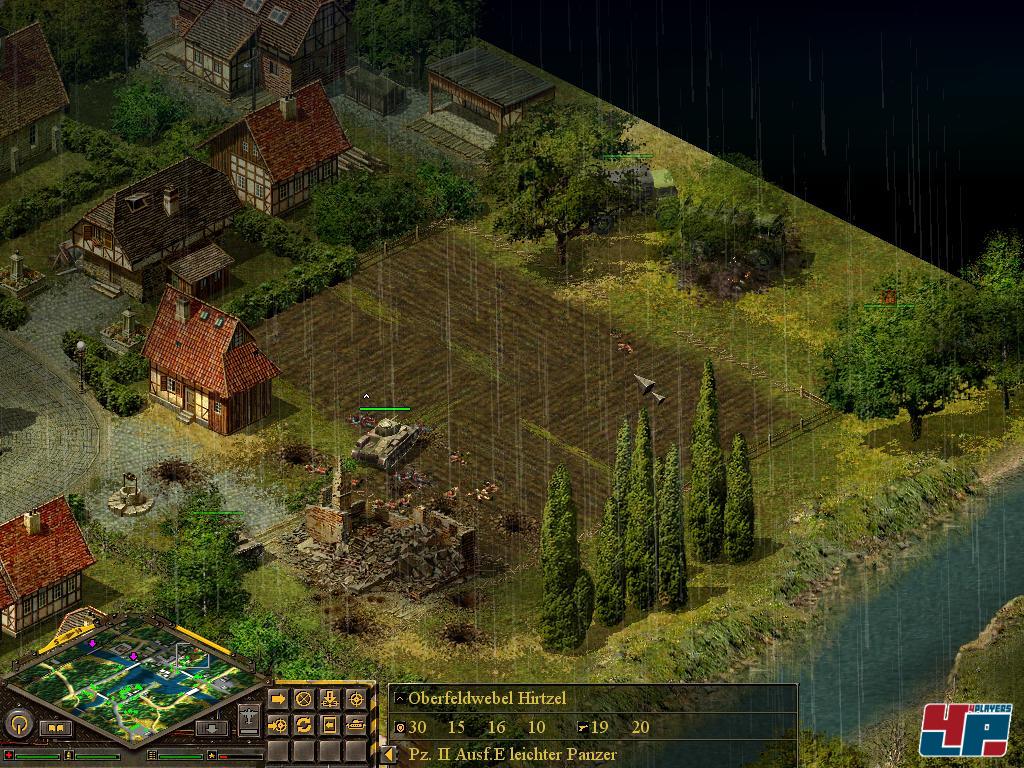This screenshot has width=1024, height=768.
Task: Click the down-arrow button under the minimap
Action: click(211, 728)
